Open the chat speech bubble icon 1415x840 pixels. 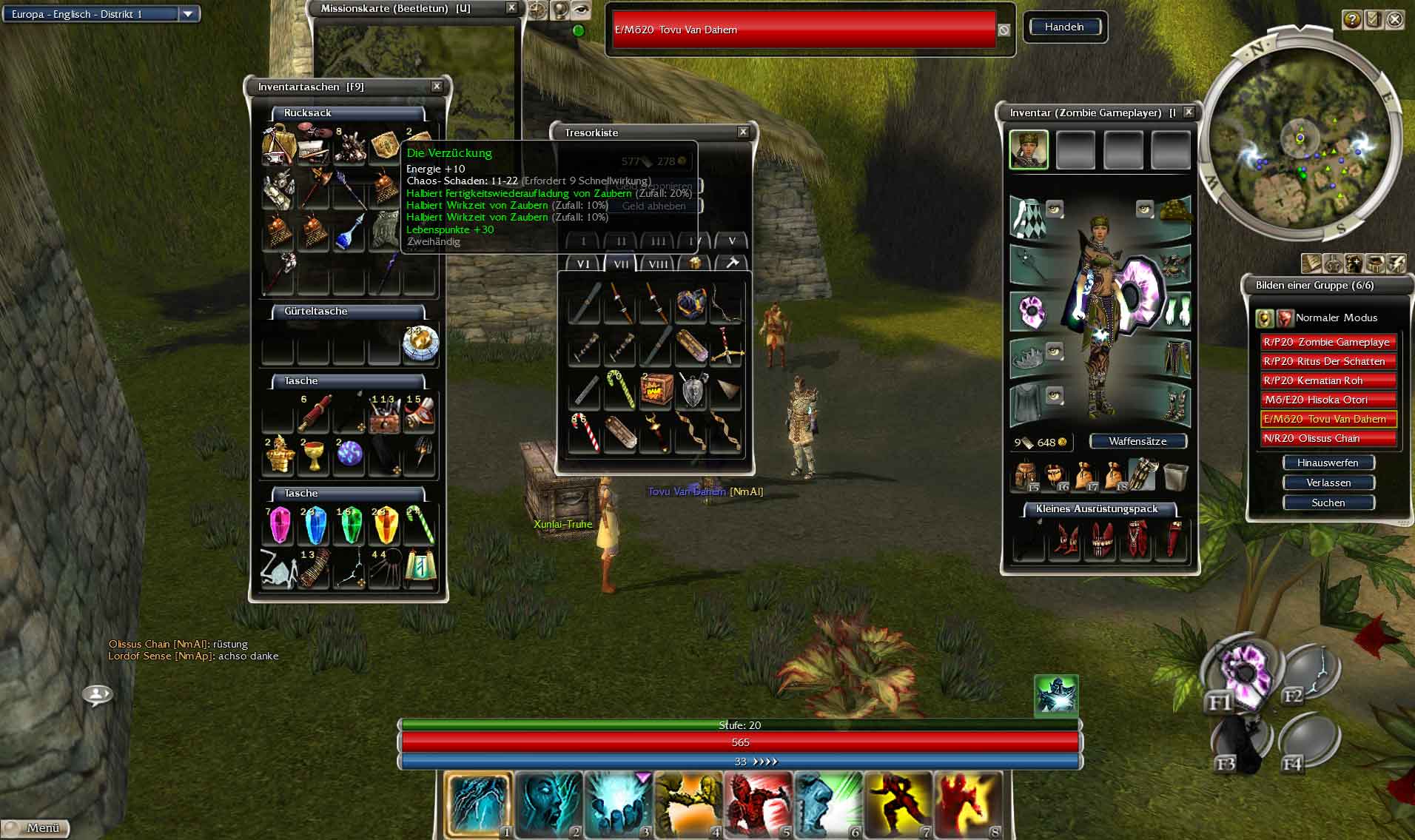[x=97, y=694]
